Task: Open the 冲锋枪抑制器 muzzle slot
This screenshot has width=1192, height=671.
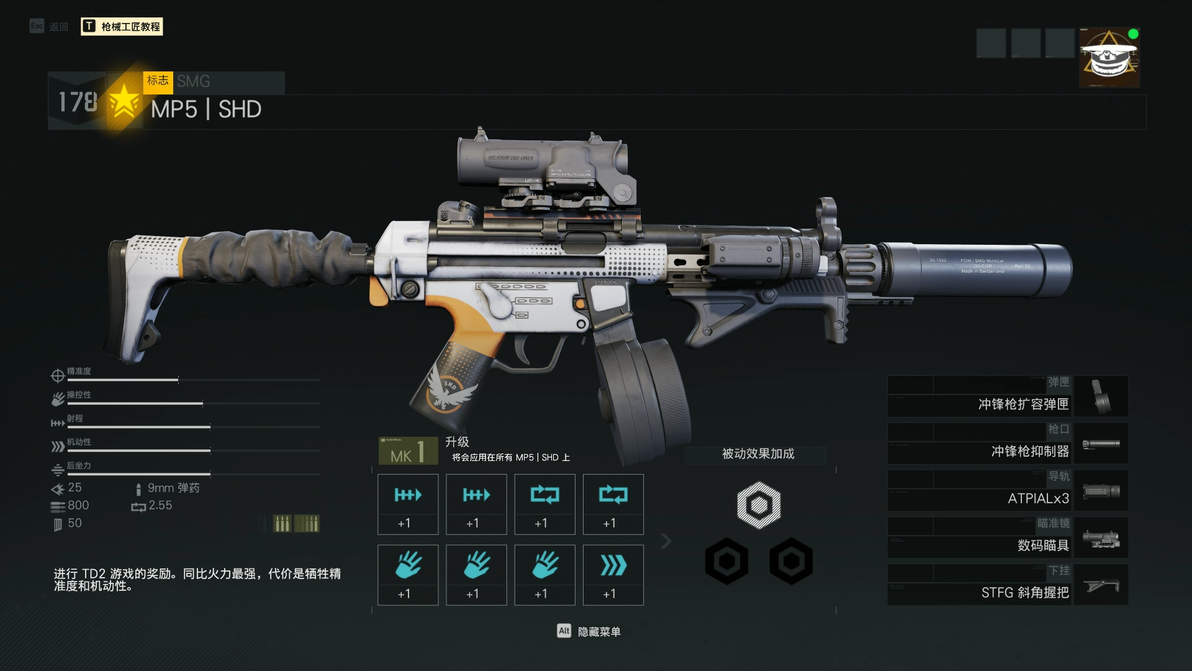Action: tap(1007, 444)
